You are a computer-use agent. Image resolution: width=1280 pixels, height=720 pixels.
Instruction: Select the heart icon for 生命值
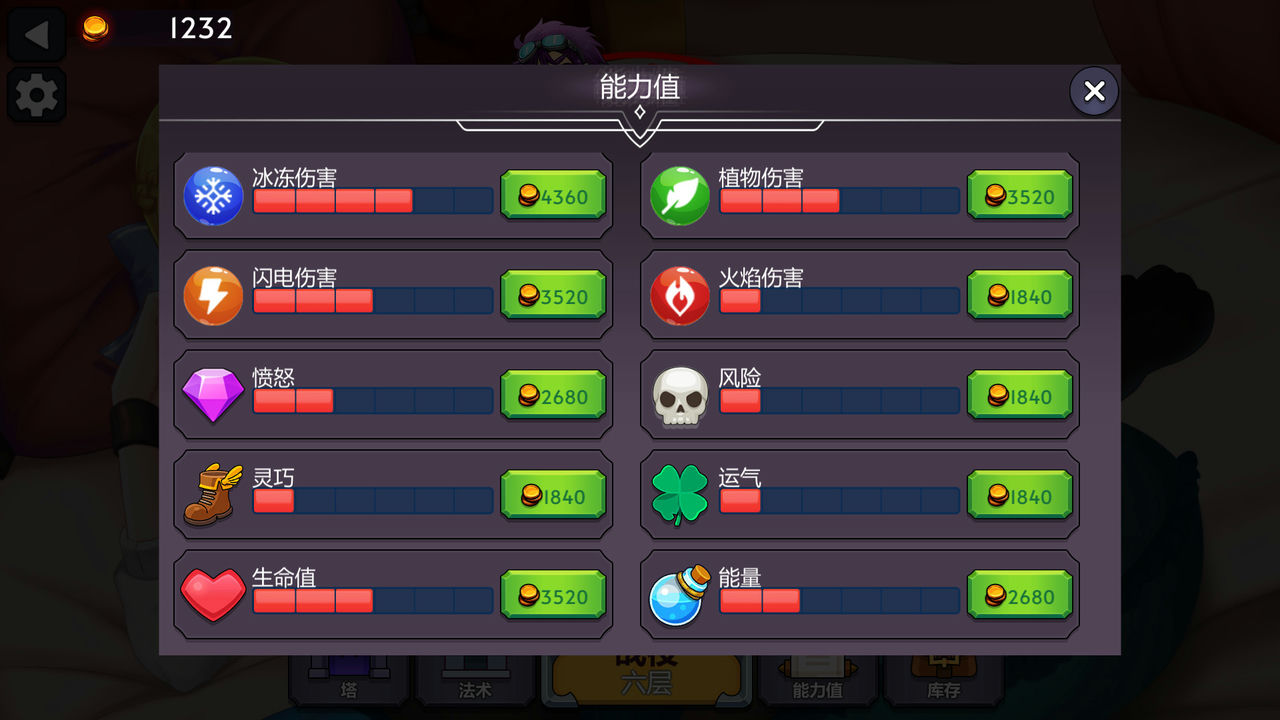(212, 595)
